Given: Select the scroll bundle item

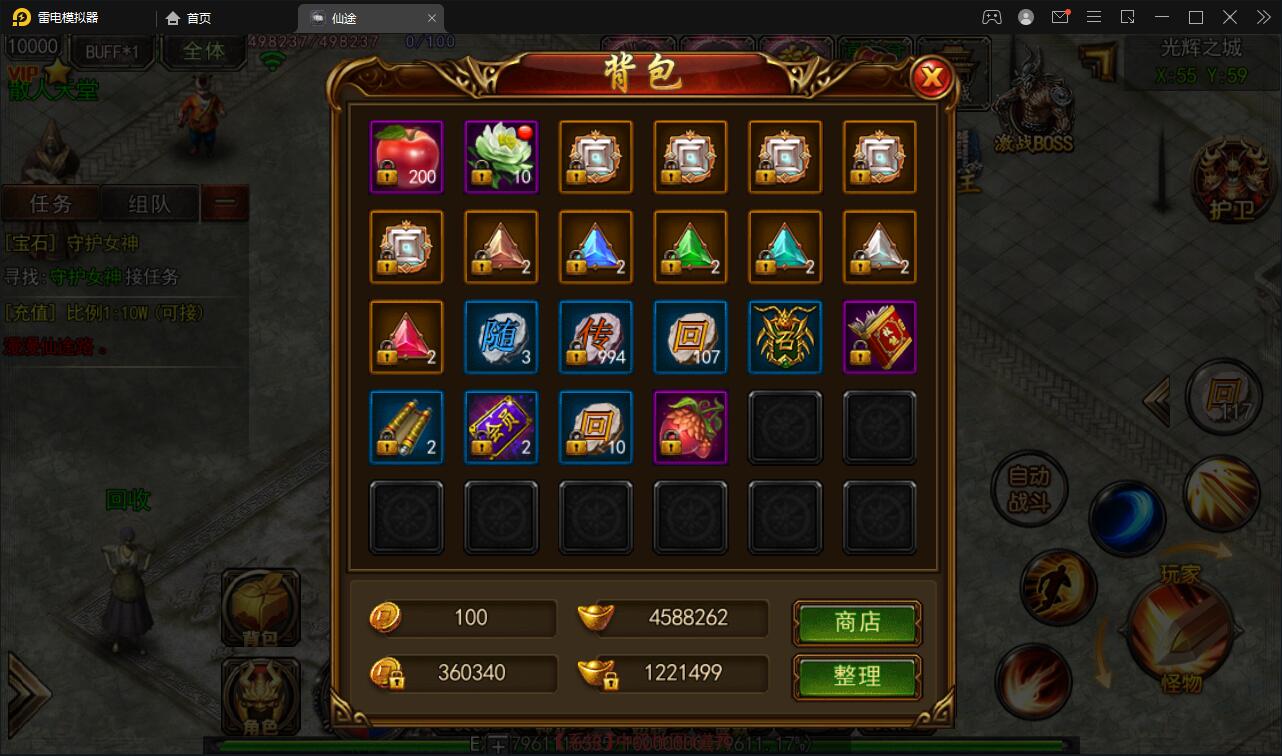Looking at the screenshot, I should 407,427.
